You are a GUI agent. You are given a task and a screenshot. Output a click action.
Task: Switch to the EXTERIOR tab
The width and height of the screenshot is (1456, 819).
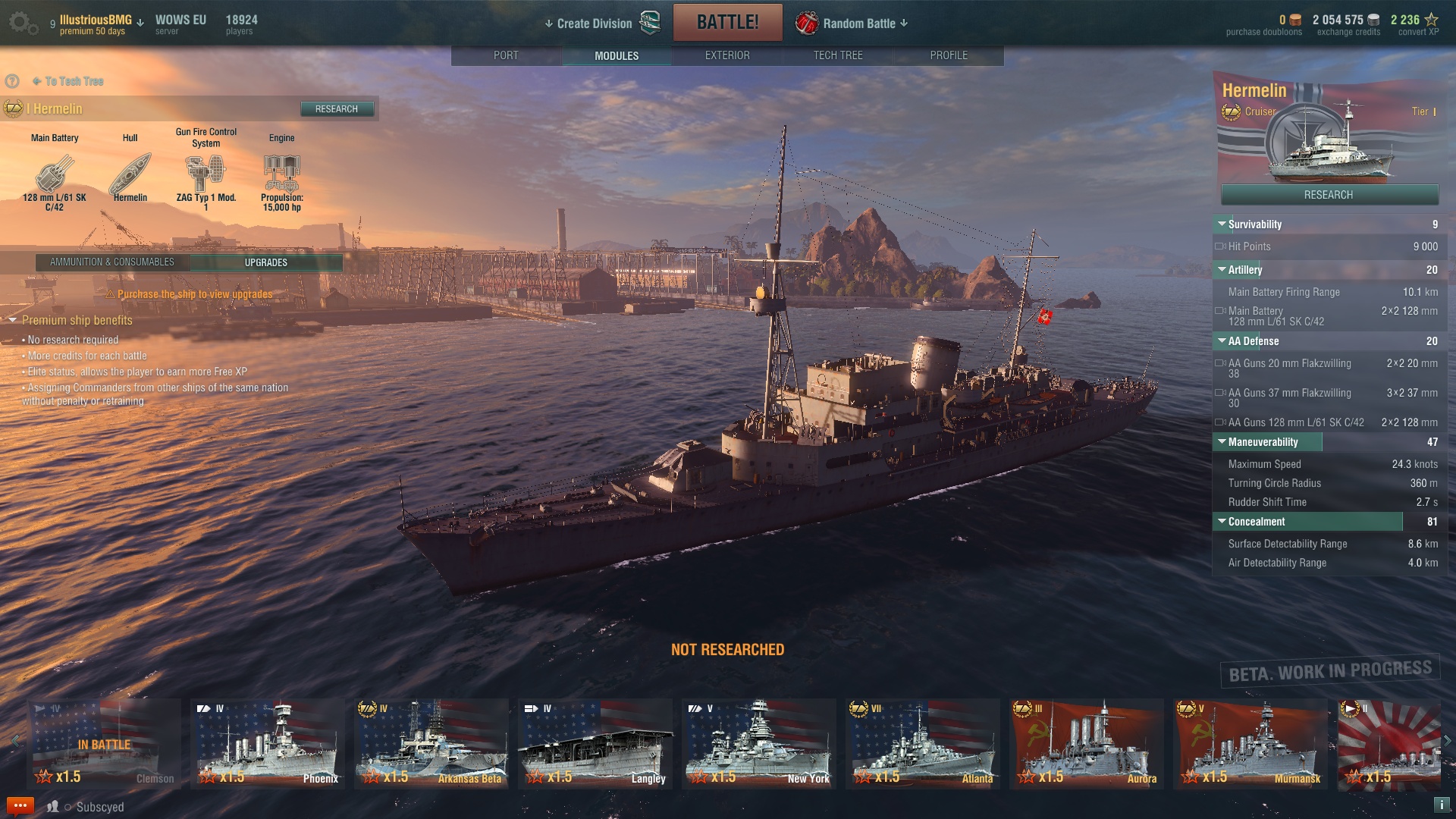click(726, 55)
